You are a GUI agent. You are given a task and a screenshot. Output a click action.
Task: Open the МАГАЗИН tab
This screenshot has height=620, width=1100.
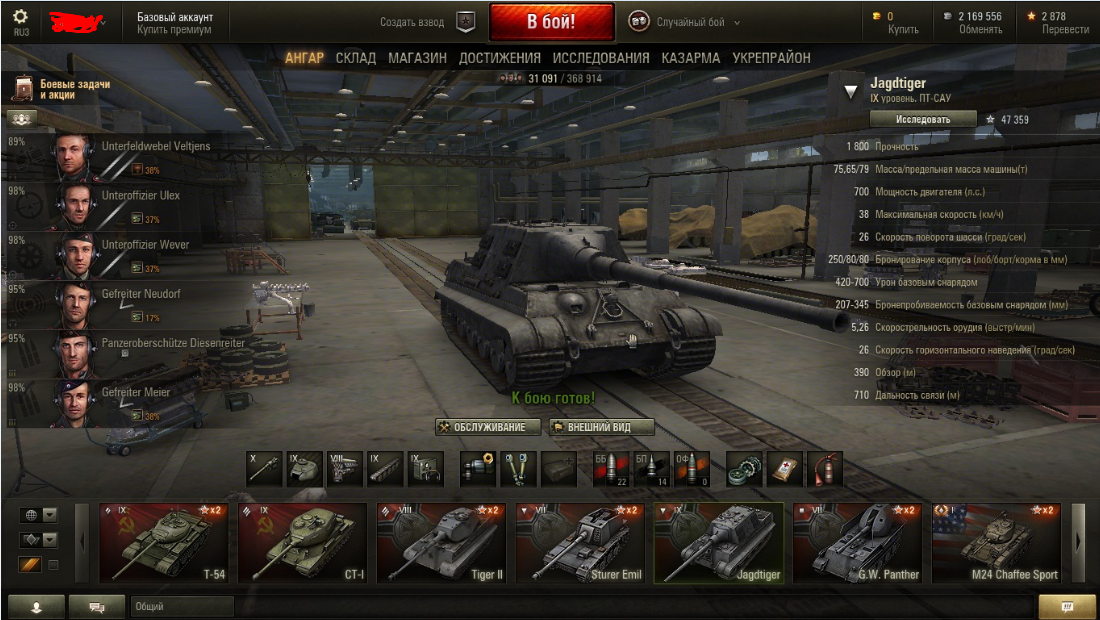click(x=417, y=58)
